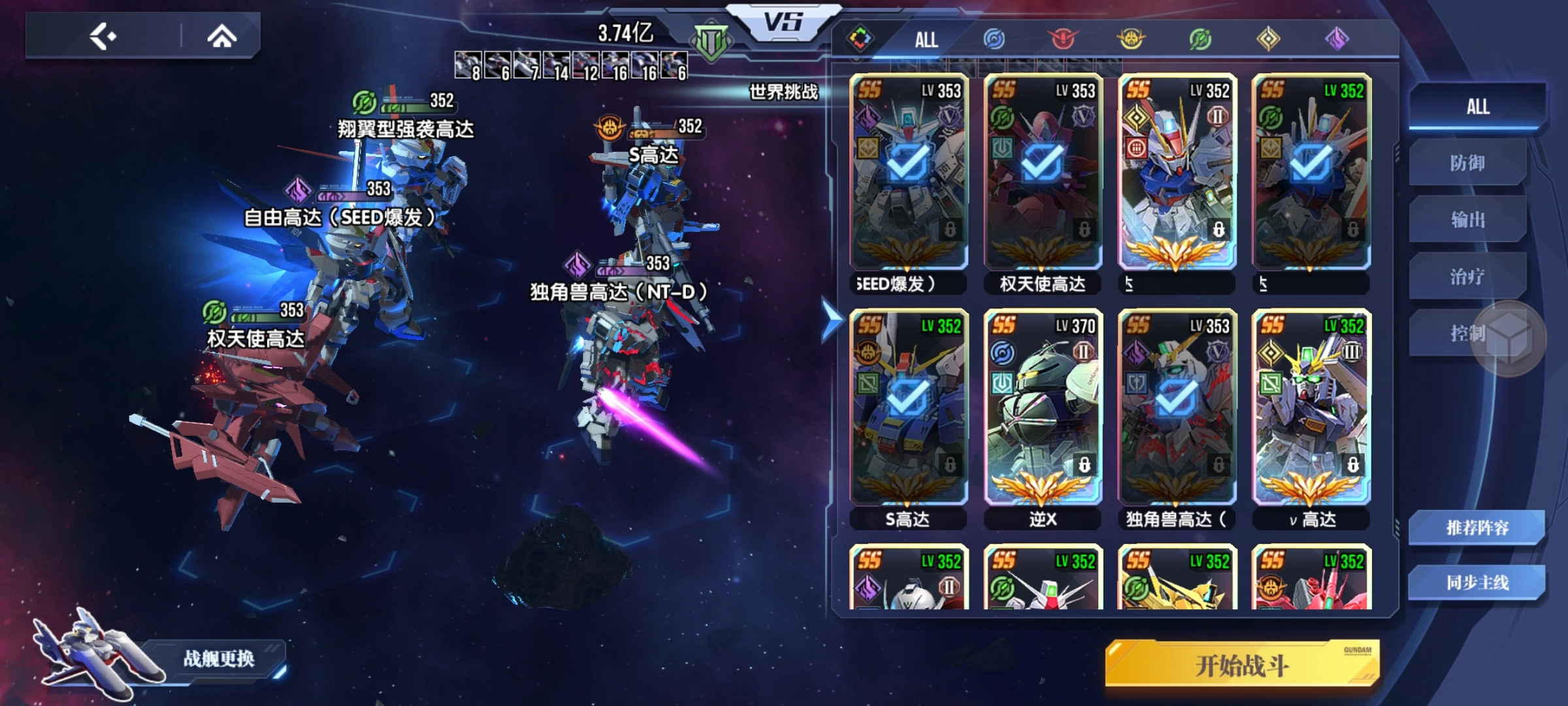
Task: Filter units by 输出 damage role
Action: click(x=1467, y=220)
